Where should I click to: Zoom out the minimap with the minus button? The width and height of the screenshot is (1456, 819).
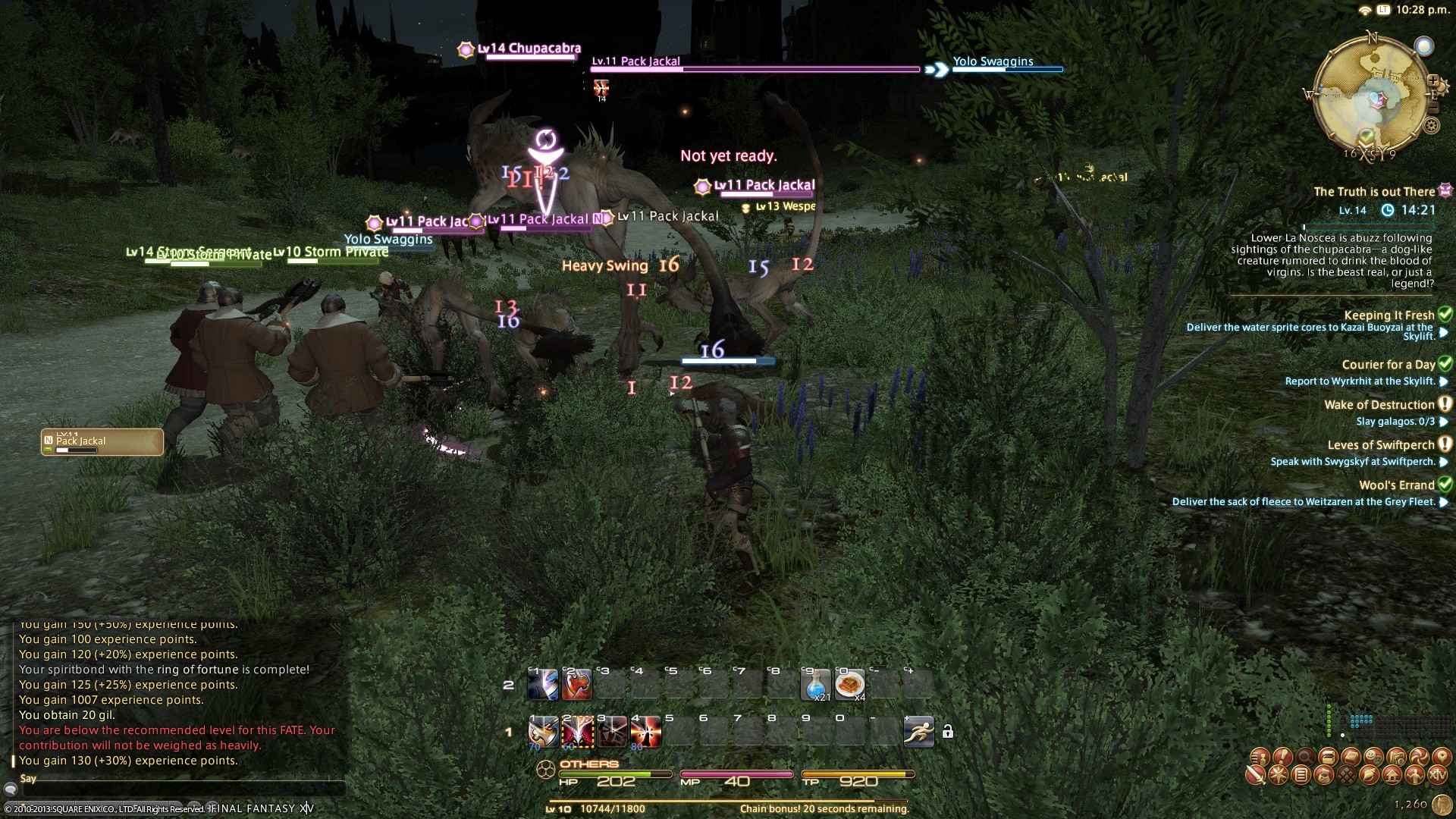point(1432,108)
